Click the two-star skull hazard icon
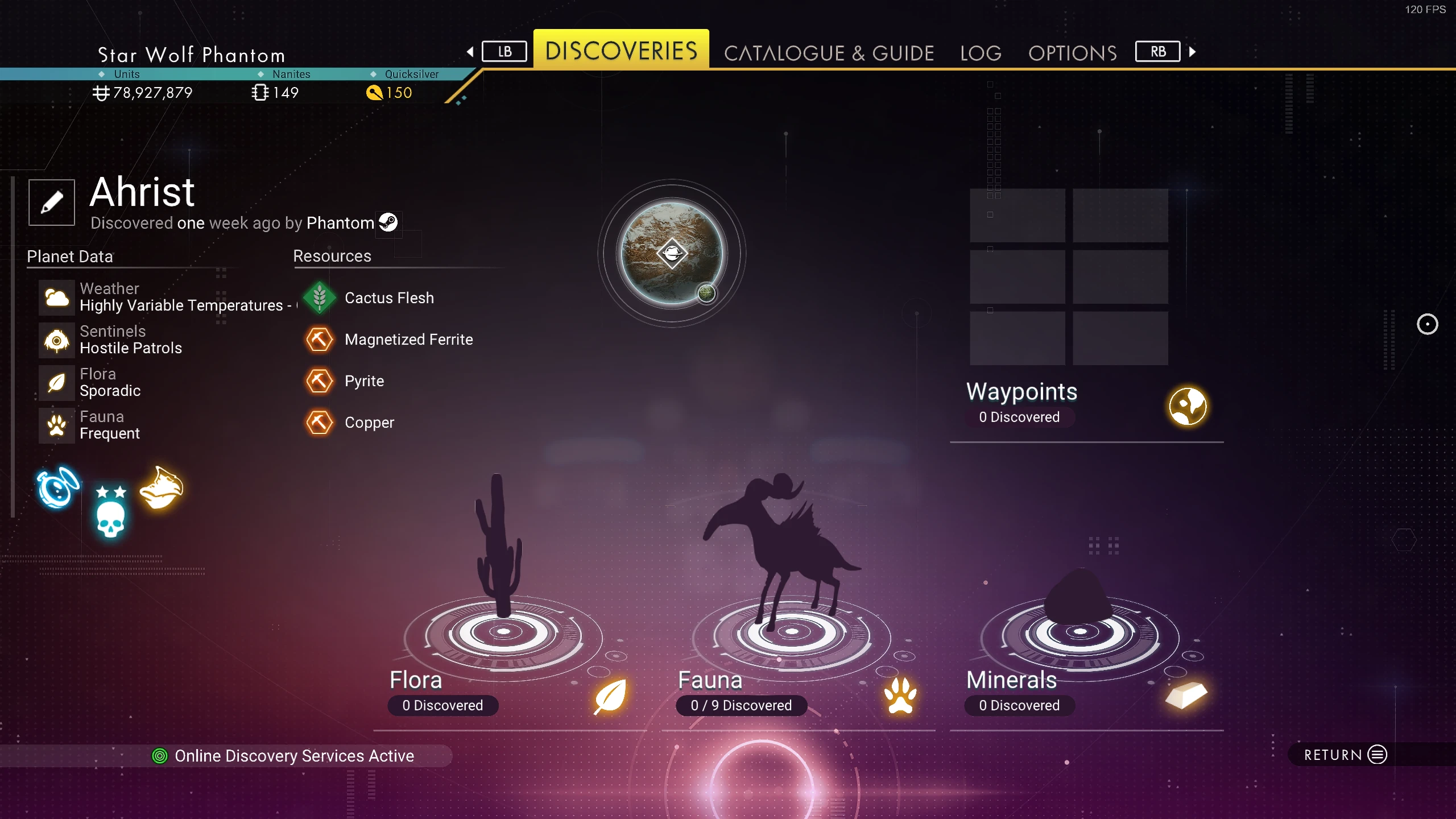The height and width of the screenshot is (819, 1456). (110, 512)
